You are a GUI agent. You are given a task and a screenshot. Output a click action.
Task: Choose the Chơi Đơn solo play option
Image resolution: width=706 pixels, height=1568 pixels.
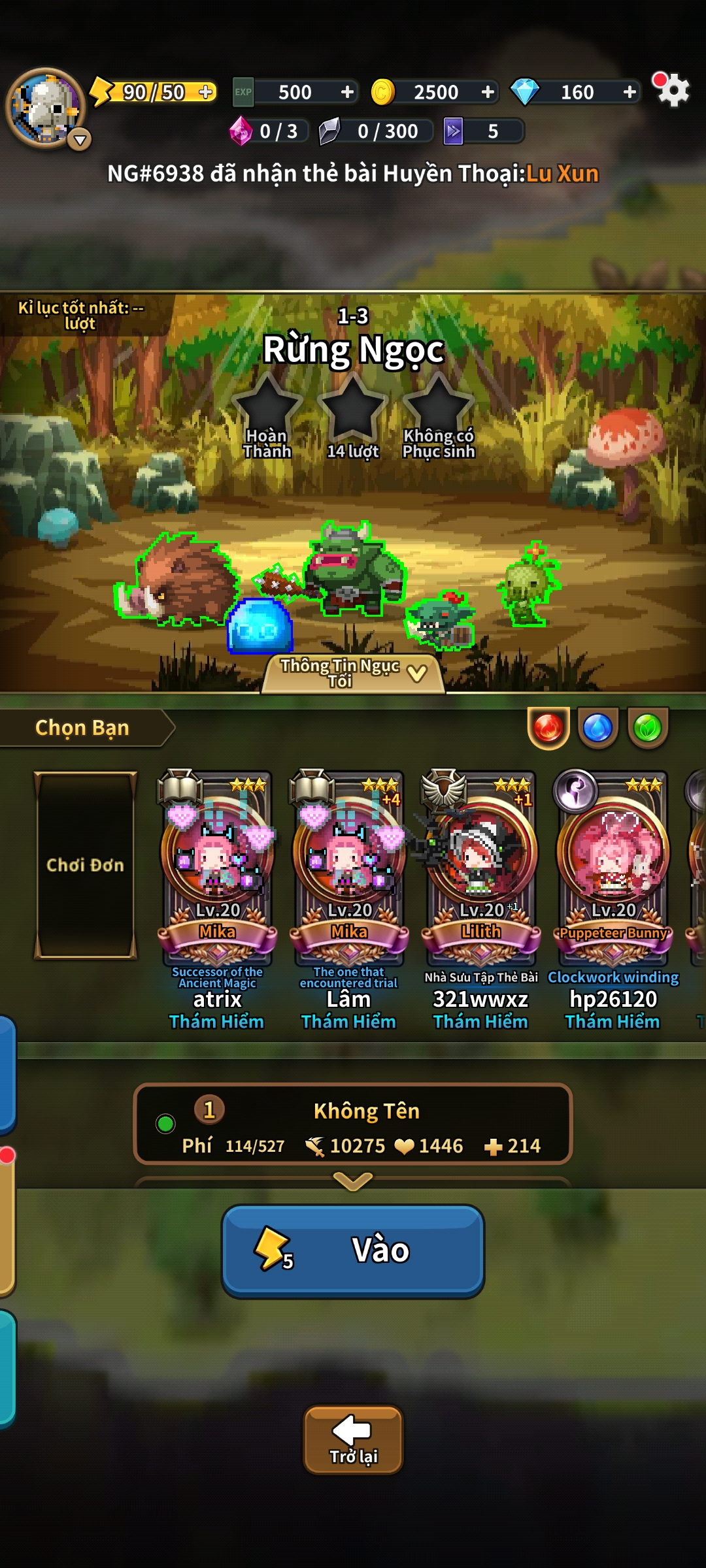86,865
